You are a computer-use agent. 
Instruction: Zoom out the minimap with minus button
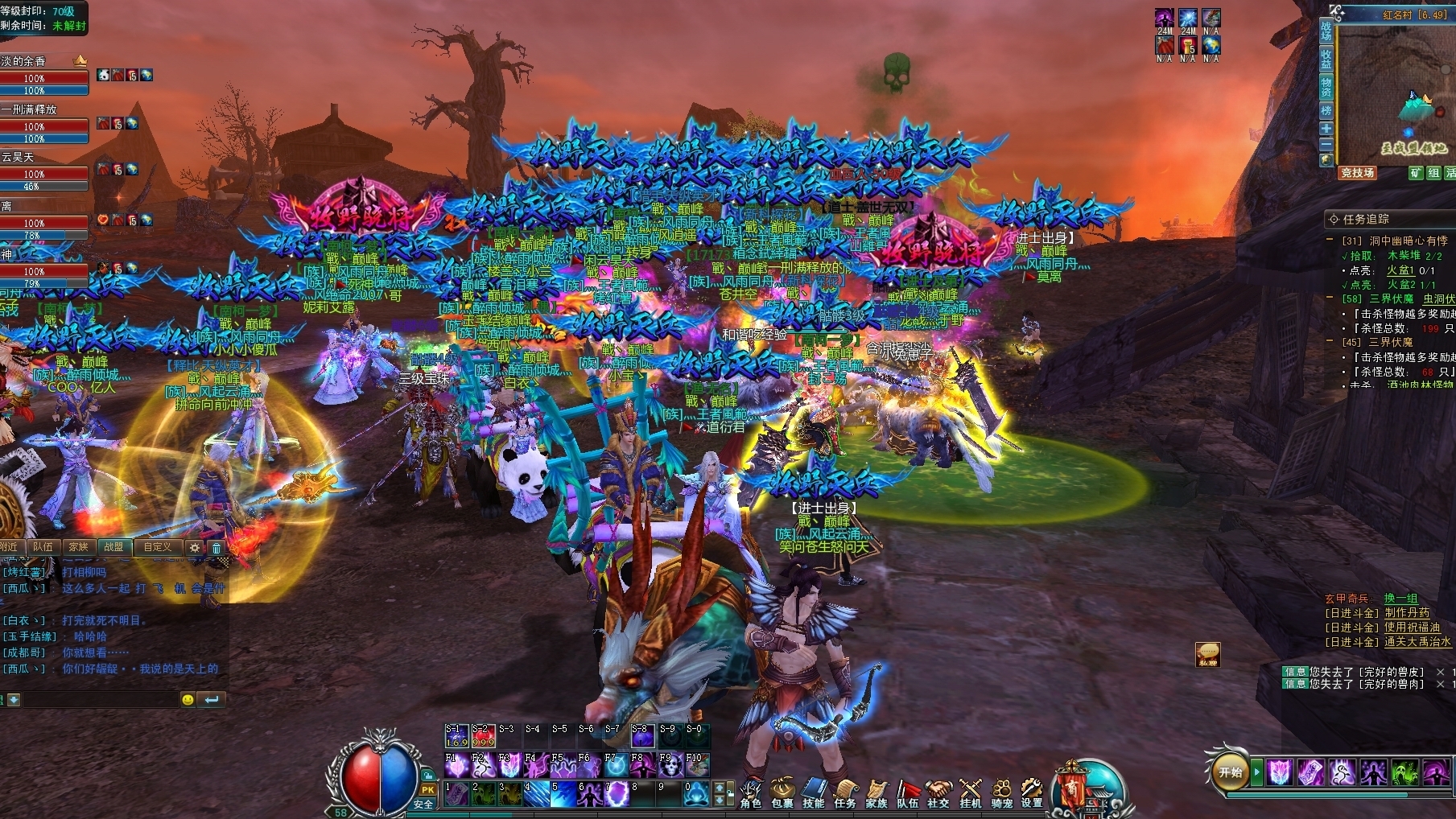pyautogui.click(x=1326, y=144)
